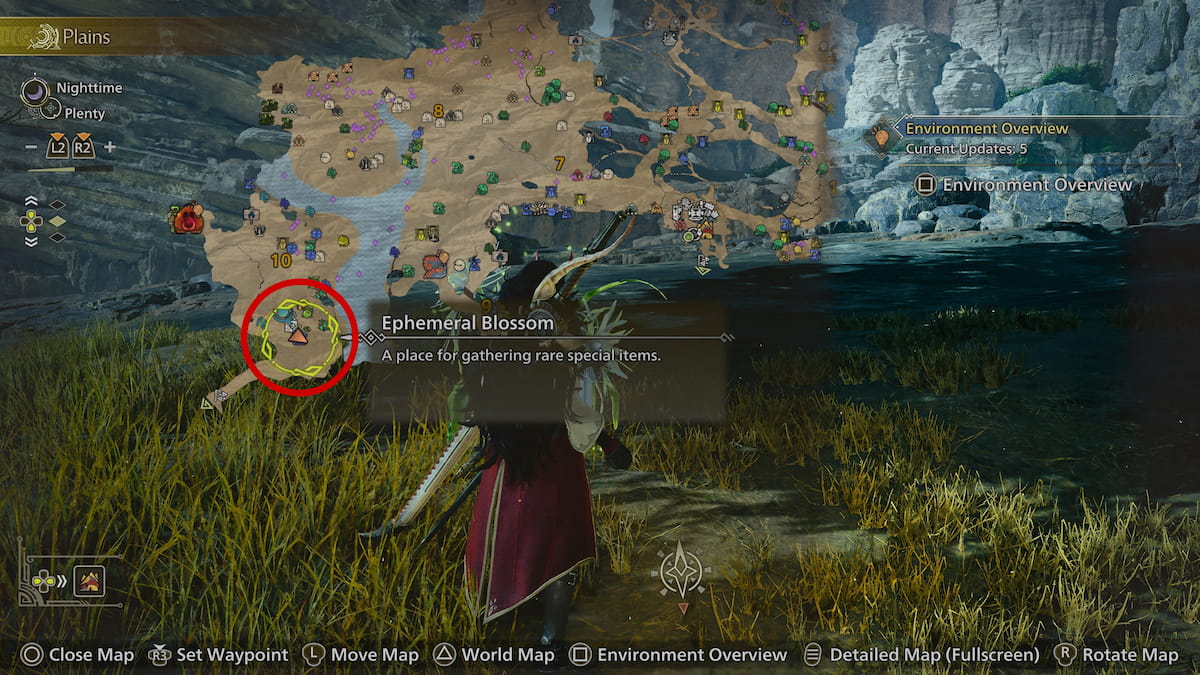Select the camp tent icon filter
This screenshot has width=1200, height=675.
tap(90, 580)
